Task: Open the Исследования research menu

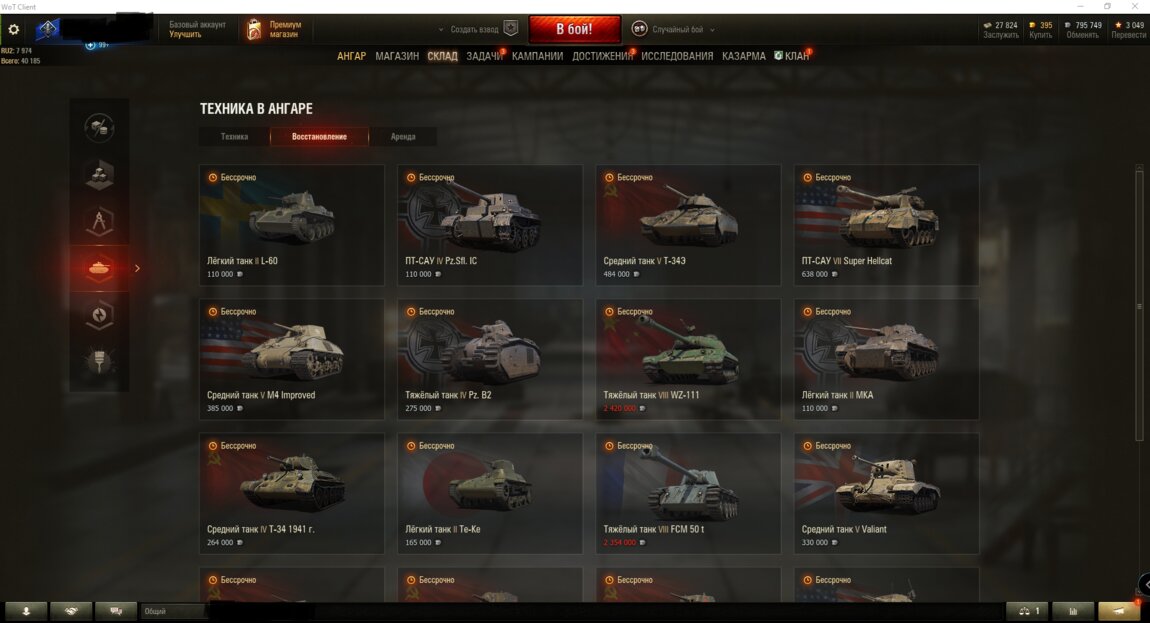Action: (x=677, y=56)
